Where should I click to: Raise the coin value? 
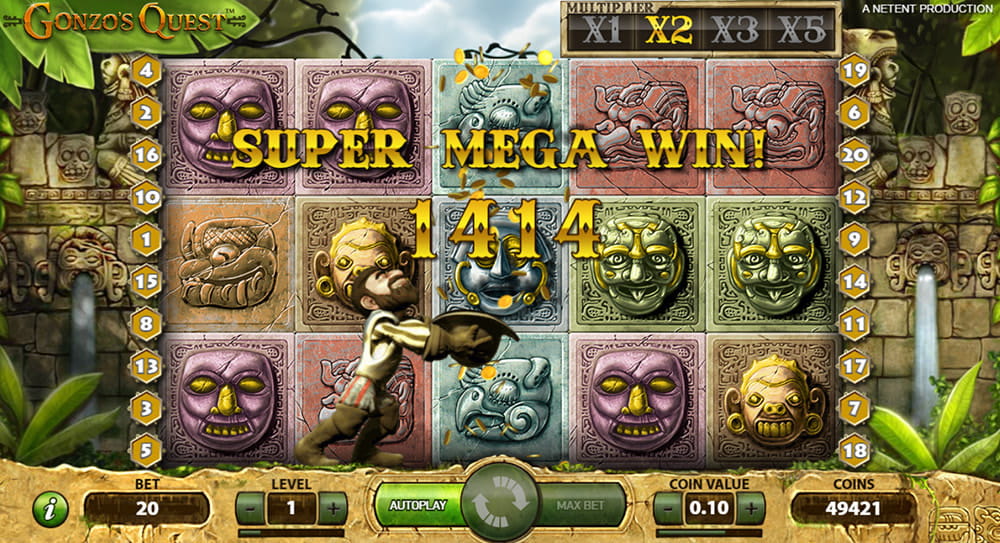click(x=752, y=507)
